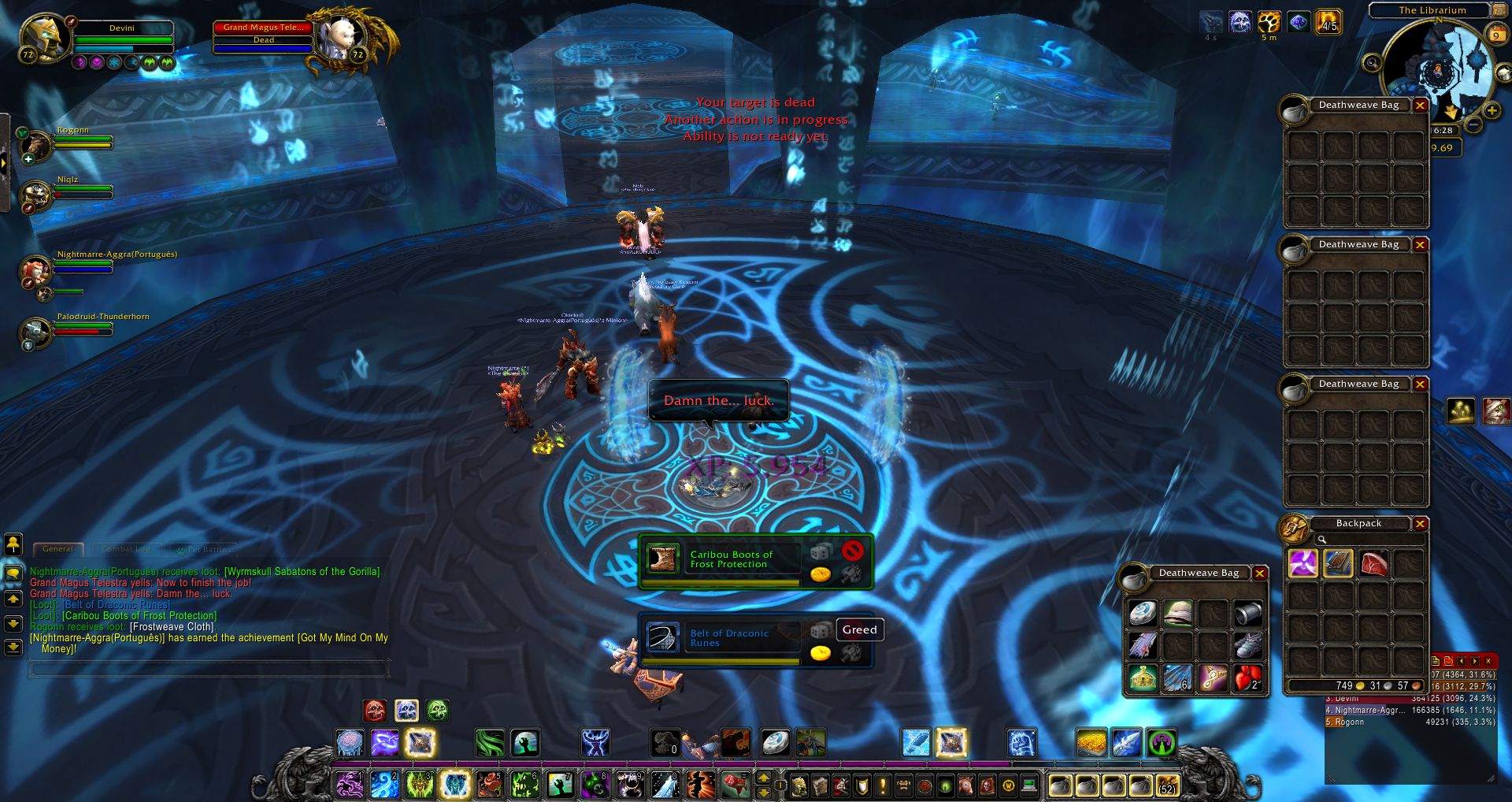
Task: Select the purple swirl ability in action bar slot 1
Action: click(x=350, y=785)
